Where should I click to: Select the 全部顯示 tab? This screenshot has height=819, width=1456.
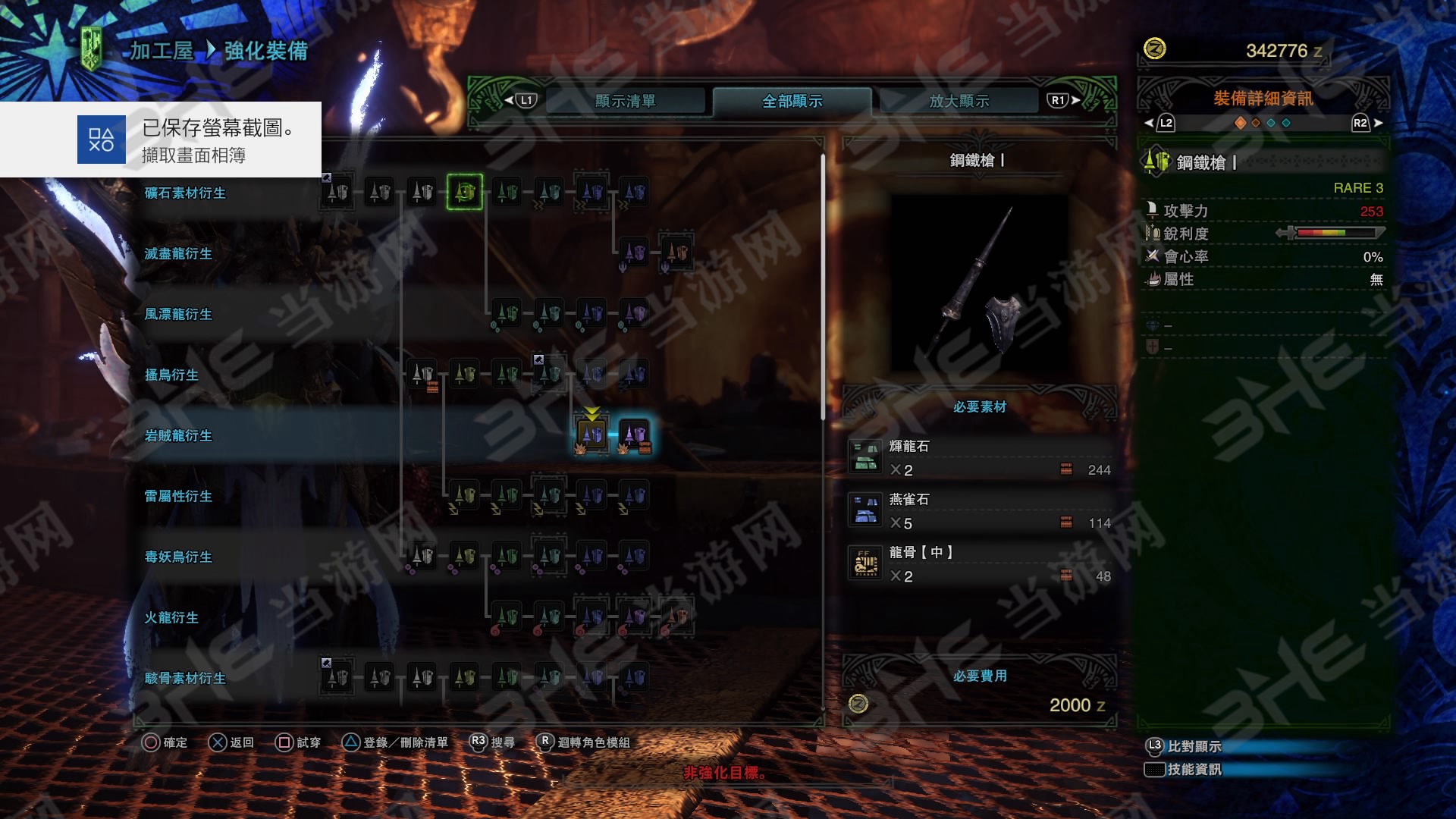tap(792, 101)
